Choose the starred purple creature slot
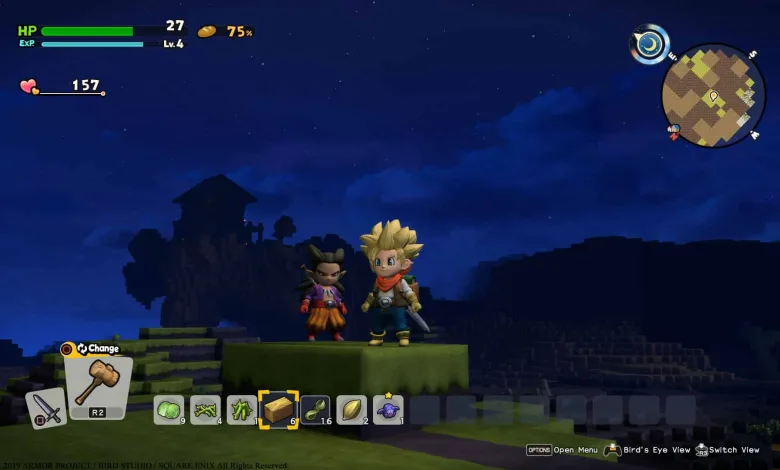 point(388,409)
